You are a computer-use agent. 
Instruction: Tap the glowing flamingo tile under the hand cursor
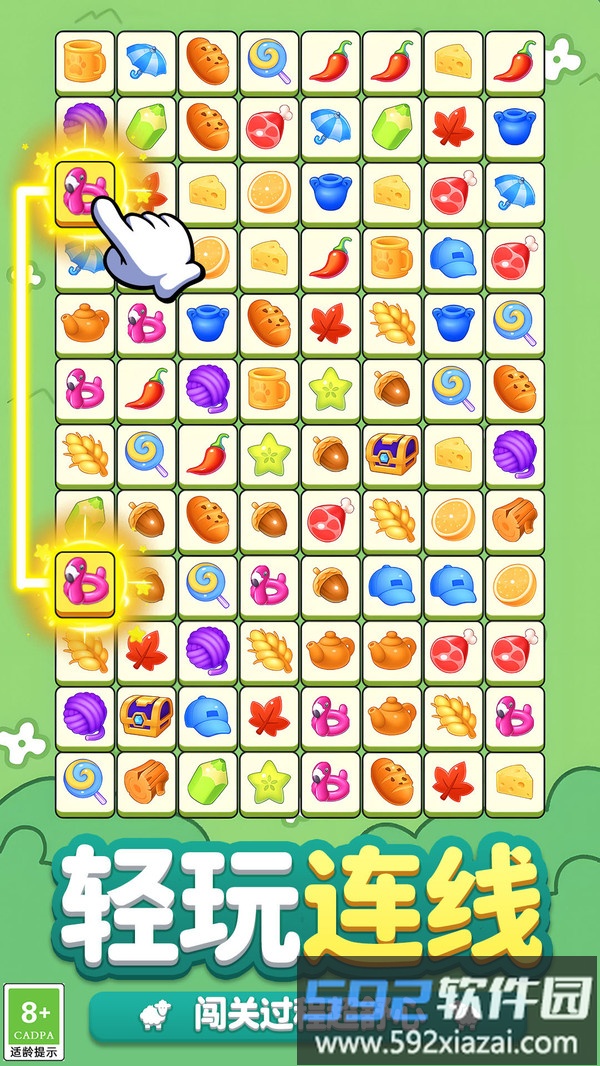tap(84, 193)
